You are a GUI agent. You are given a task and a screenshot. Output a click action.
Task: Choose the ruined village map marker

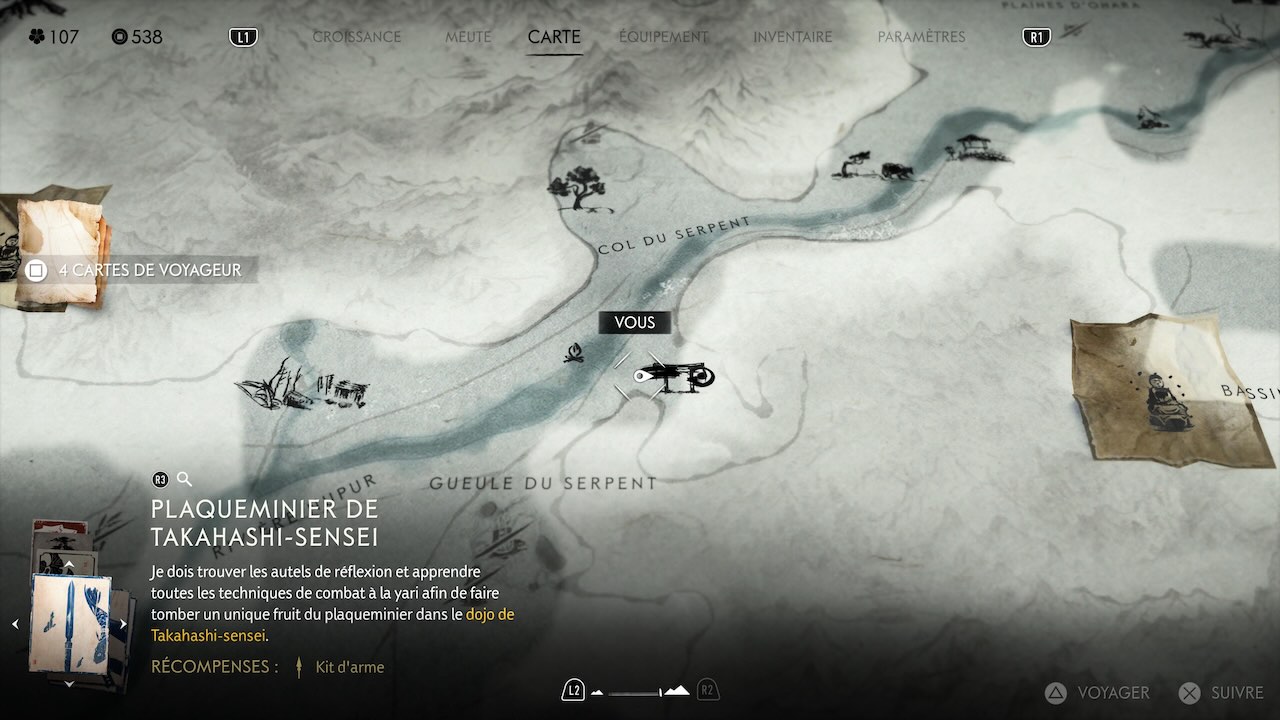[x=301, y=387]
